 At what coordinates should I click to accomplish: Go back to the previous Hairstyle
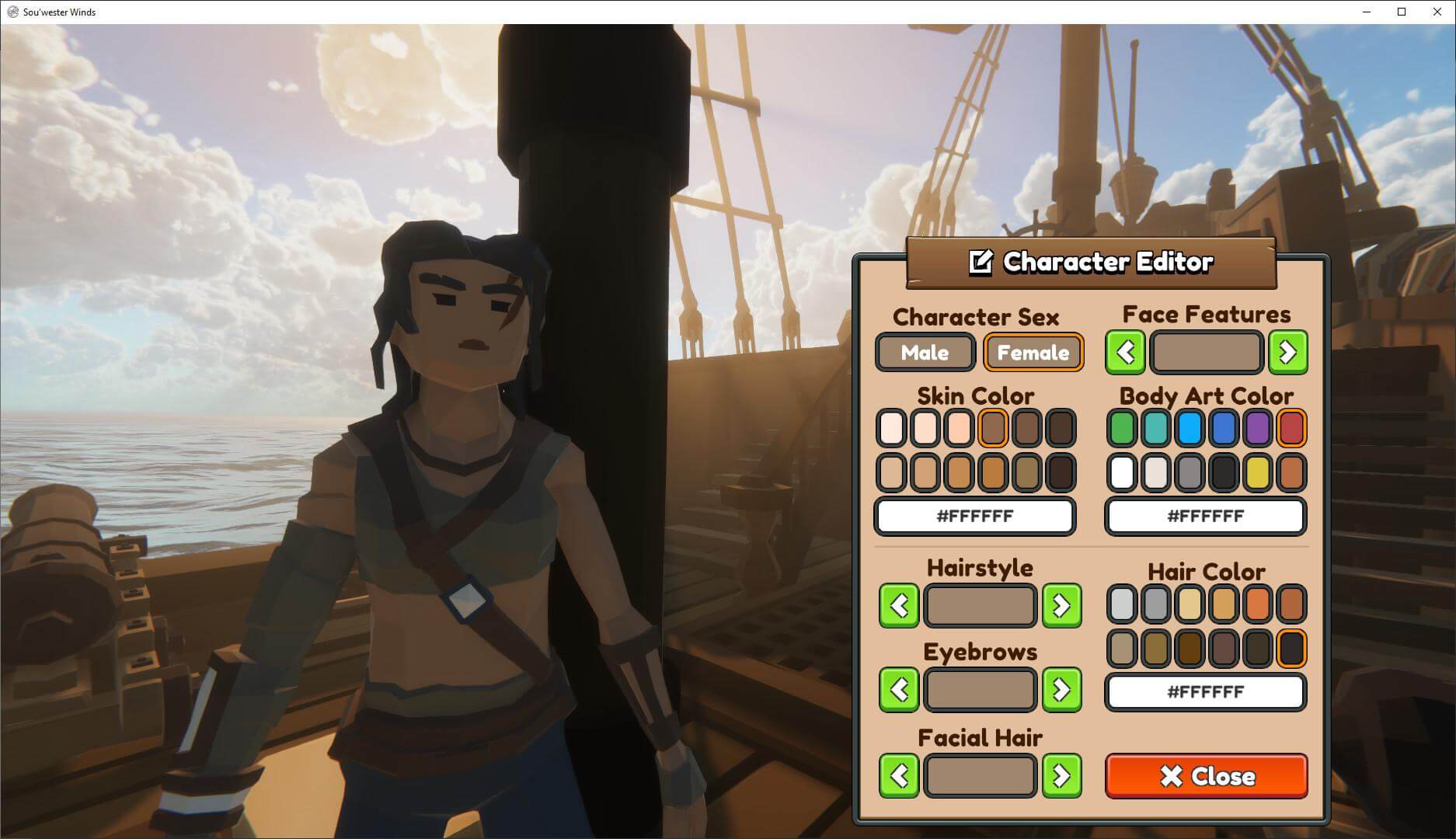click(899, 606)
